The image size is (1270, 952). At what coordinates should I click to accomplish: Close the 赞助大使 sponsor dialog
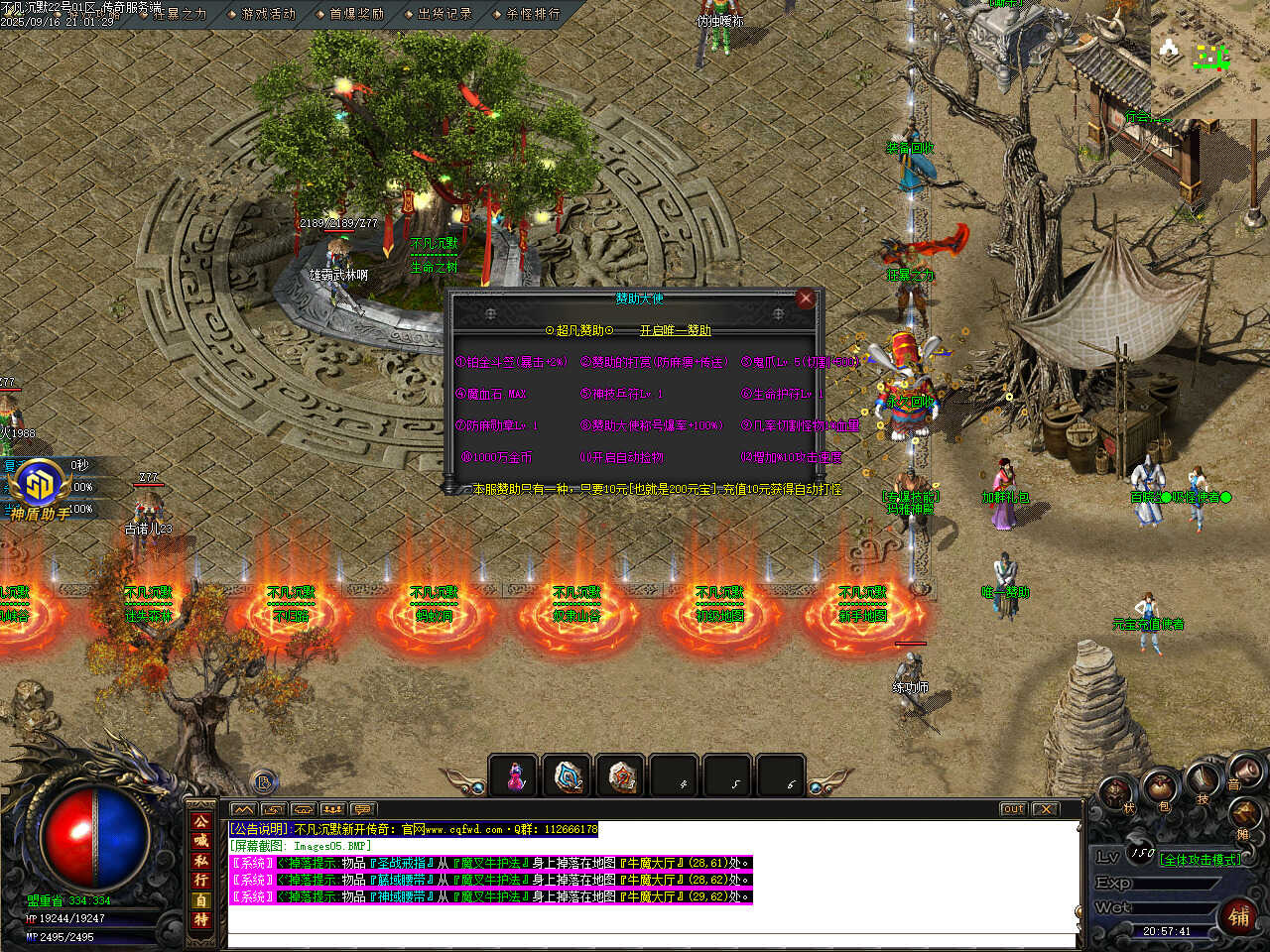[806, 298]
